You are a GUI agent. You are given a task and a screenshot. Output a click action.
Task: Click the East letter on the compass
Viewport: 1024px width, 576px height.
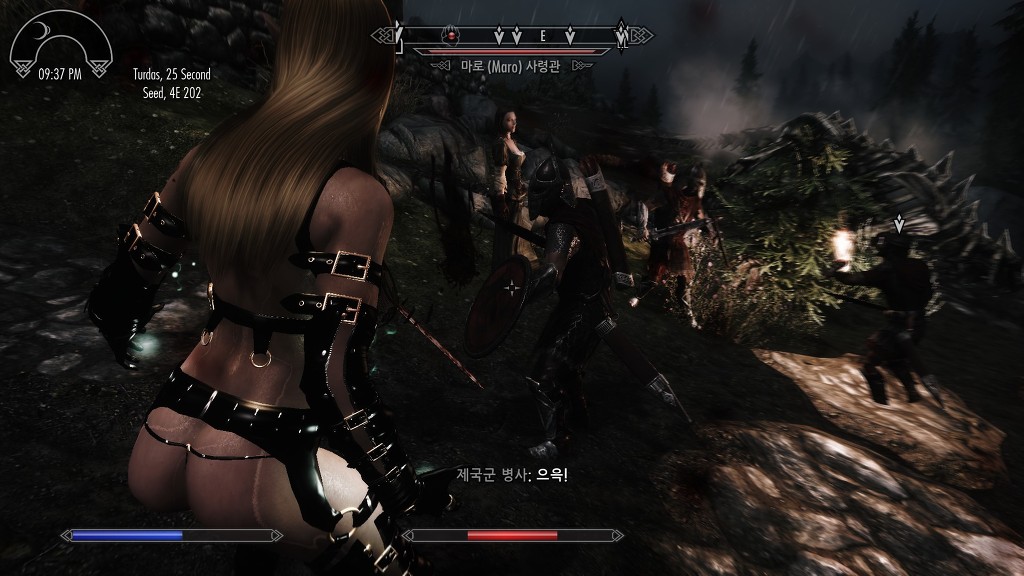tap(543, 36)
